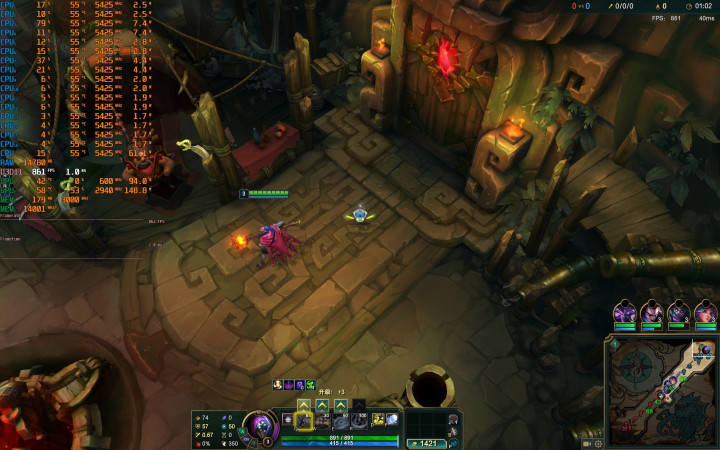Image resolution: width=720 pixels, height=450 pixels.
Task: Level up the Q ability
Action: (x=304, y=405)
